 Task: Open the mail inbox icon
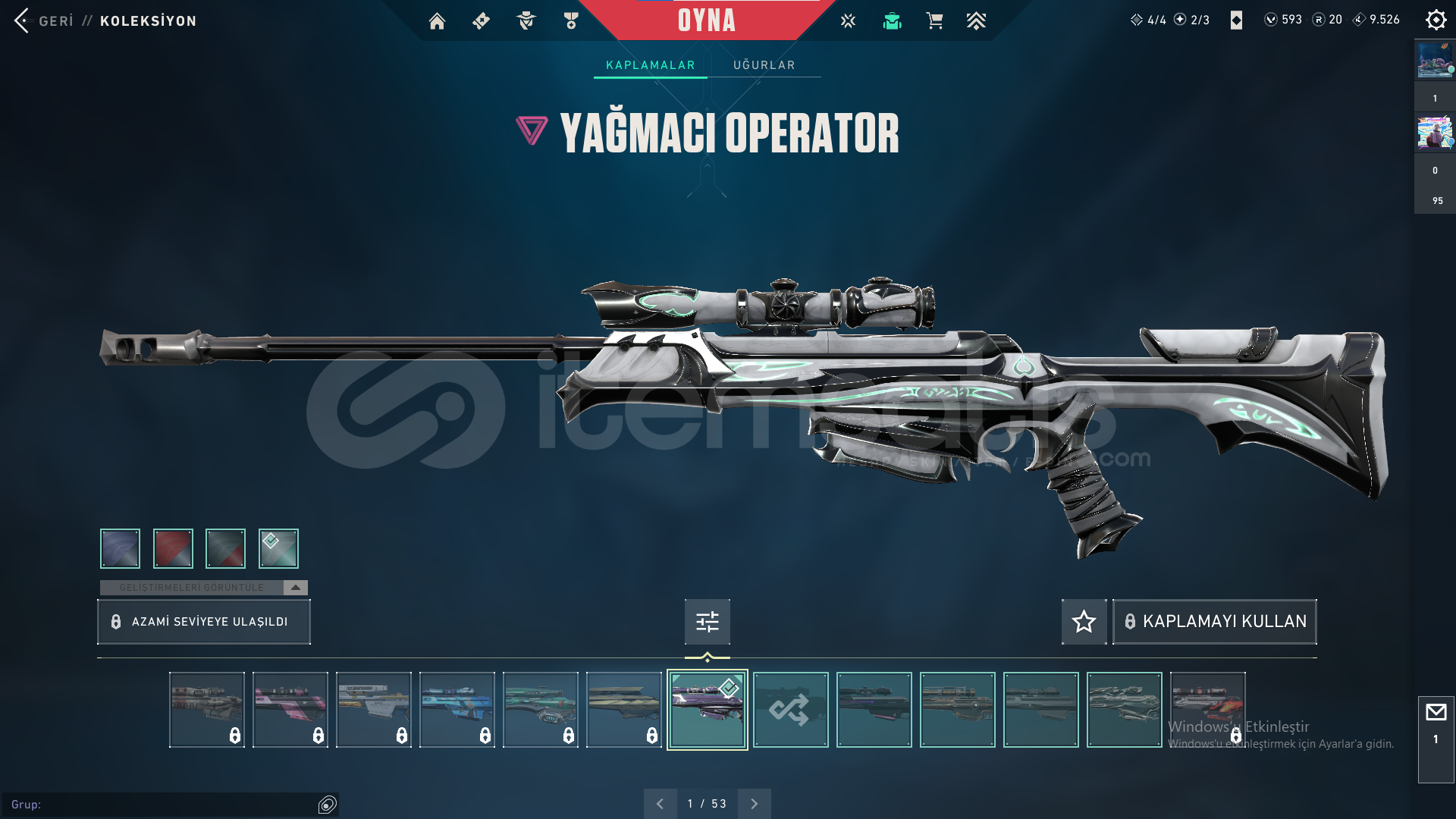coord(1436,713)
